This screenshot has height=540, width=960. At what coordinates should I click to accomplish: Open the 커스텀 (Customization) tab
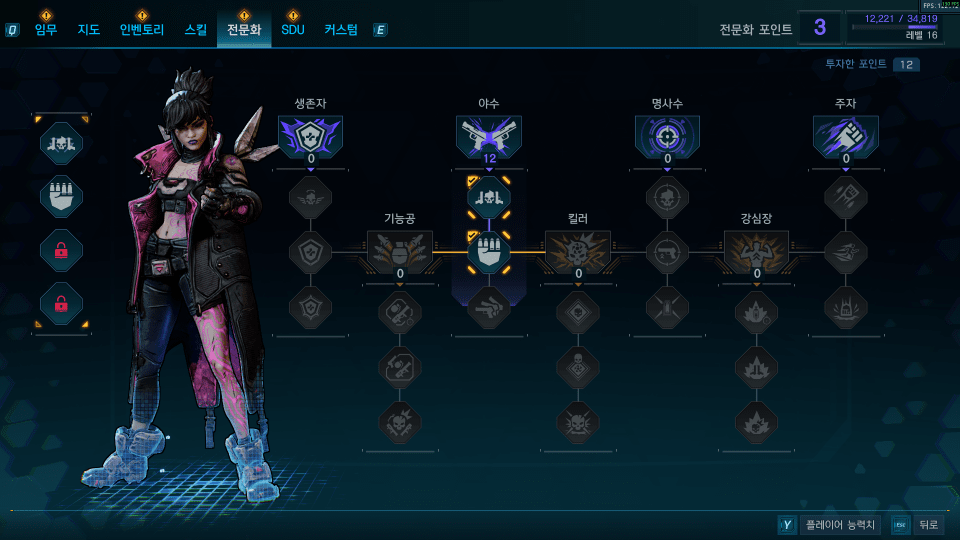[x=341, y=30]
